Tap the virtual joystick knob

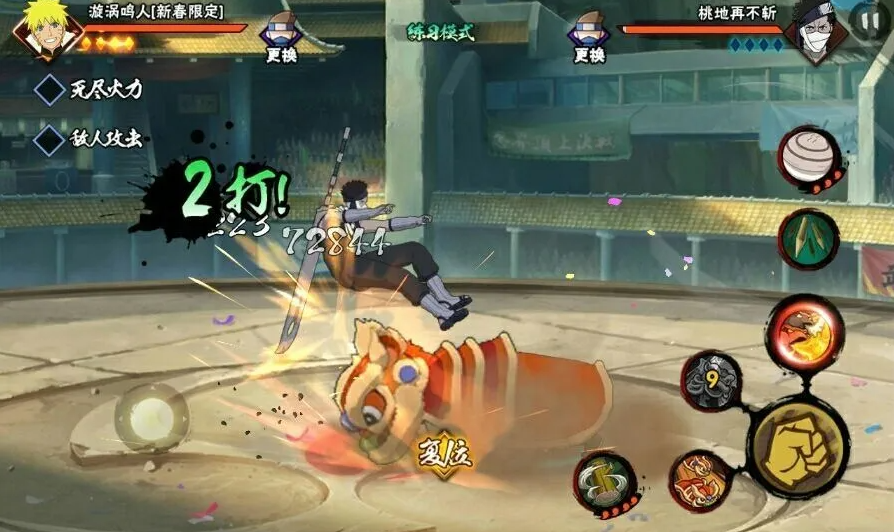pos(150,416)
